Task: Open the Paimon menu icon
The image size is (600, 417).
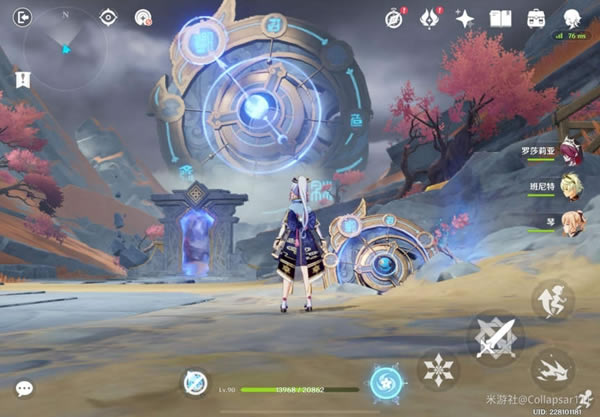Action: click(573, 18)
